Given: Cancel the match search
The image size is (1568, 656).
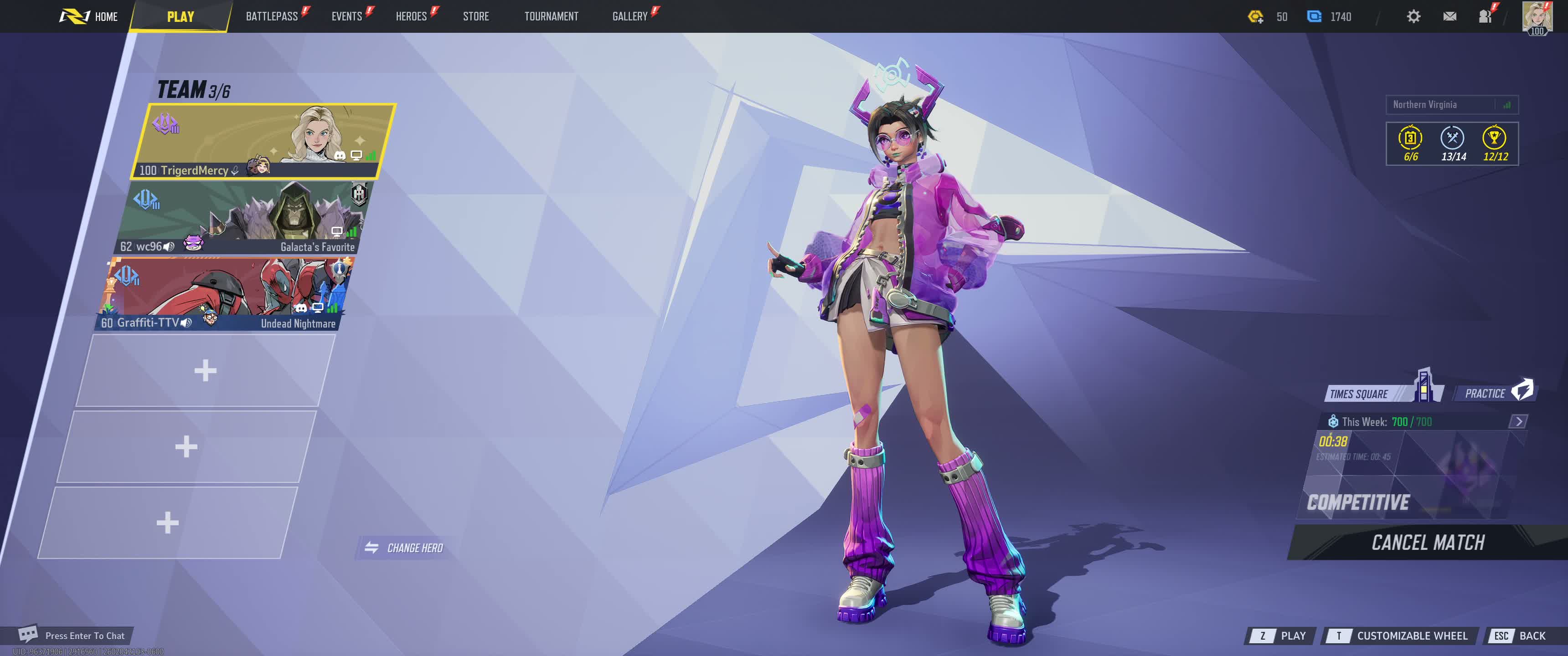Looking at the screenshot, I should [x=1428, y=542].
